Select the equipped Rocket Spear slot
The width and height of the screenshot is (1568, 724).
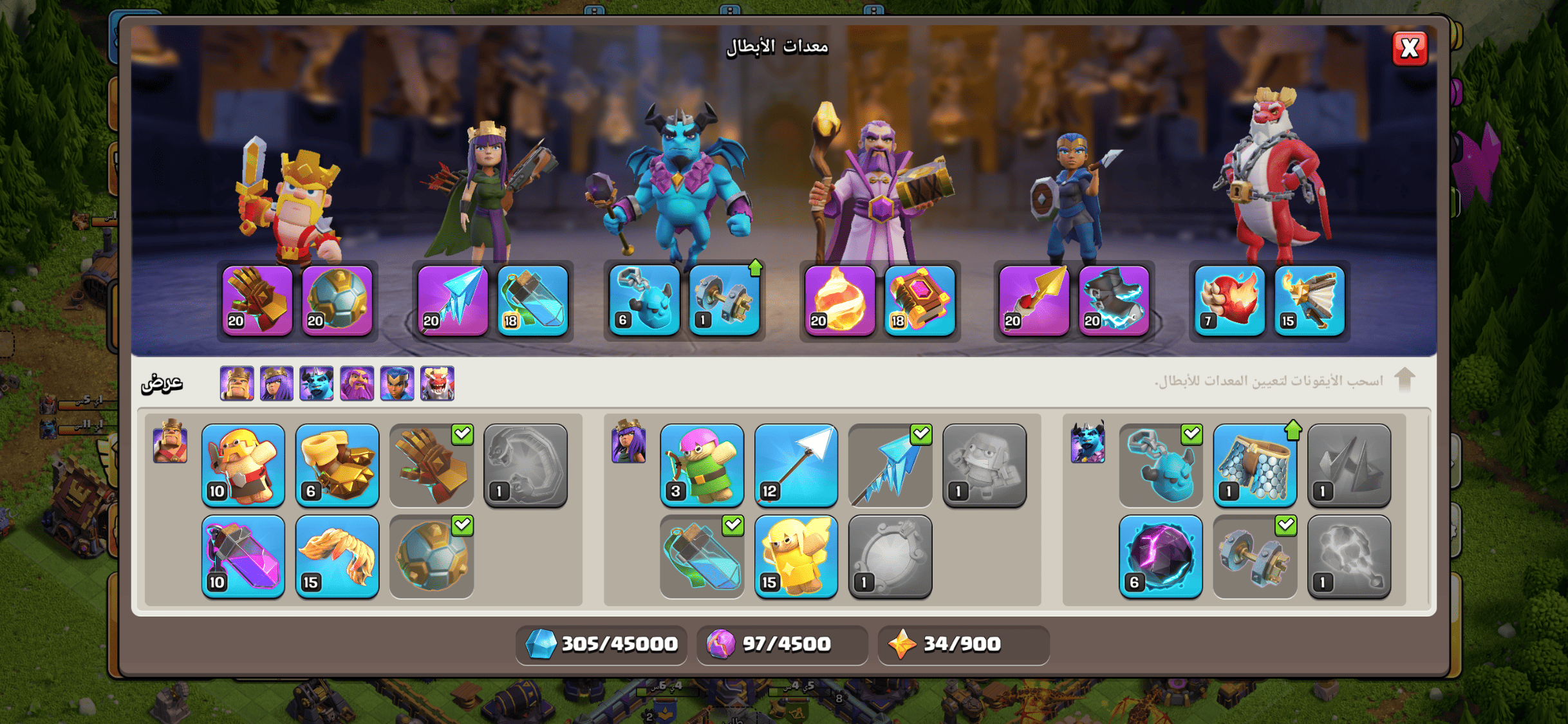(1034, 301)
